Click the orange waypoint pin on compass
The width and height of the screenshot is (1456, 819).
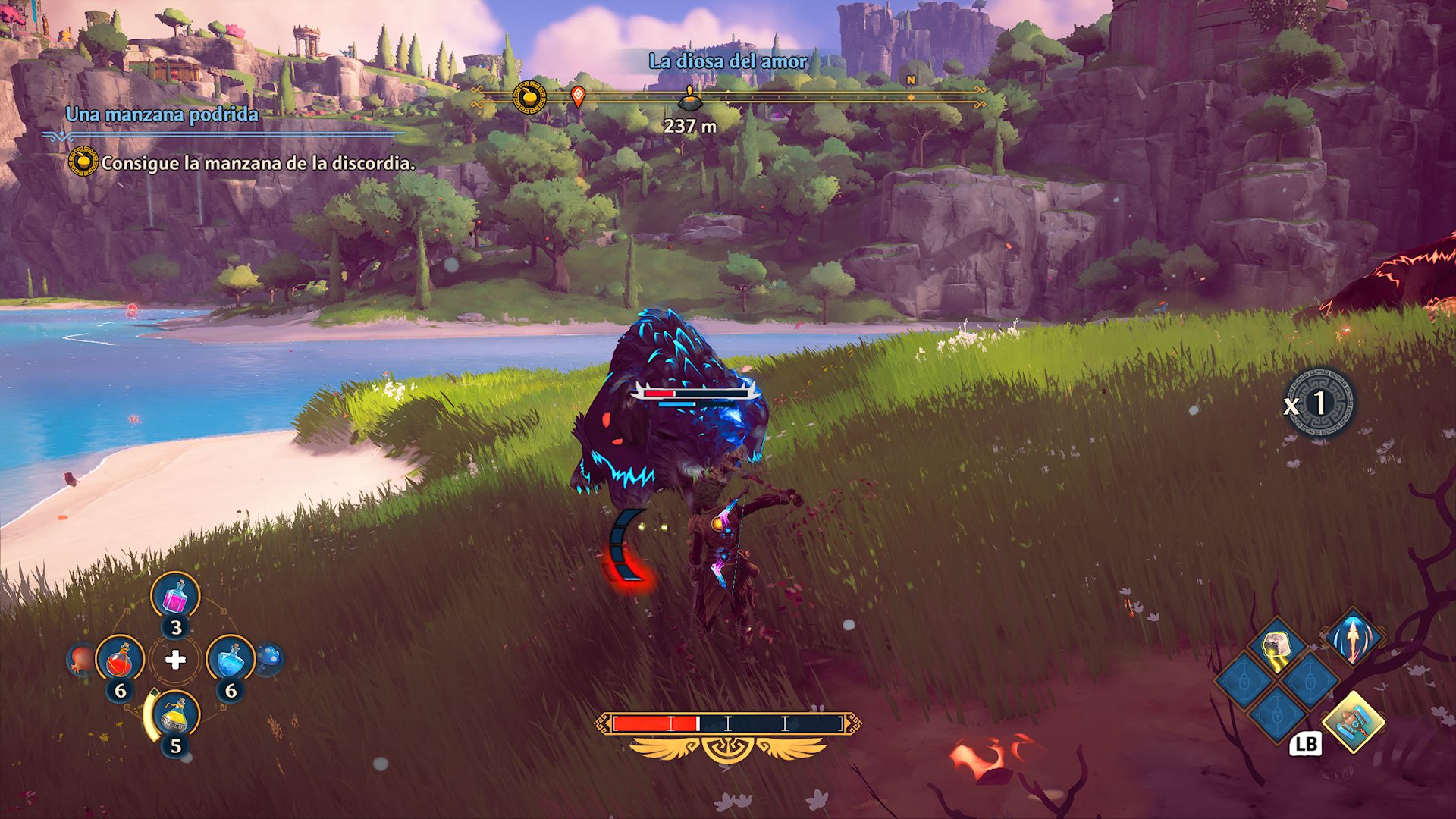[578, 96]
